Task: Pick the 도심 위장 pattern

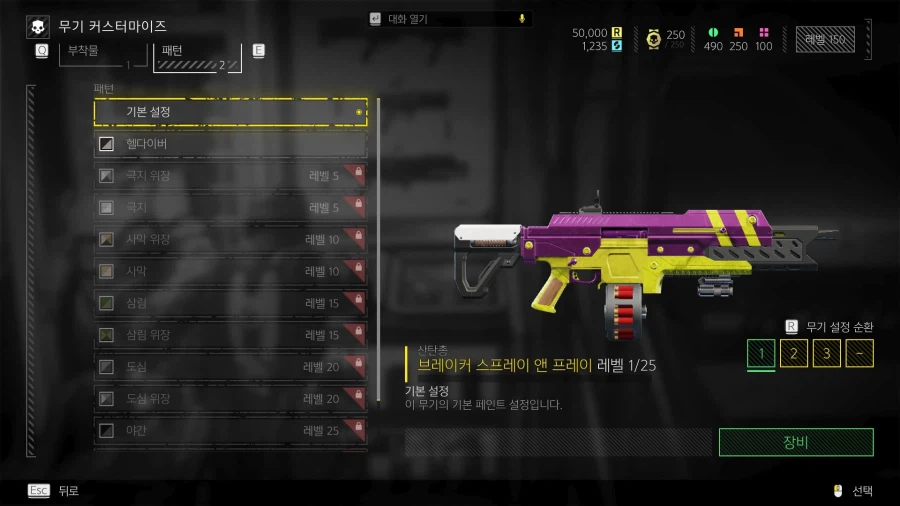Action: (230, 399)
